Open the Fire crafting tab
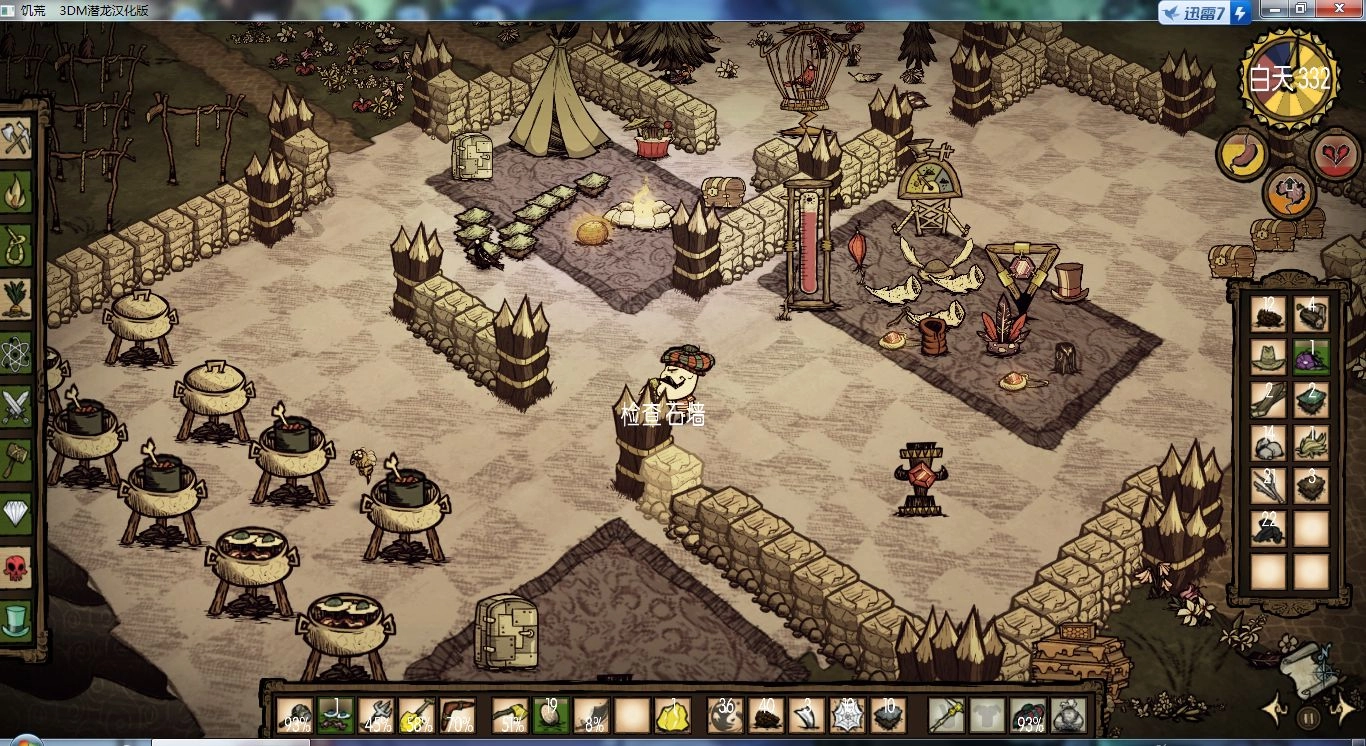Image resolution: width=1366 pixels, height=746 pixels. coord(17,191)
